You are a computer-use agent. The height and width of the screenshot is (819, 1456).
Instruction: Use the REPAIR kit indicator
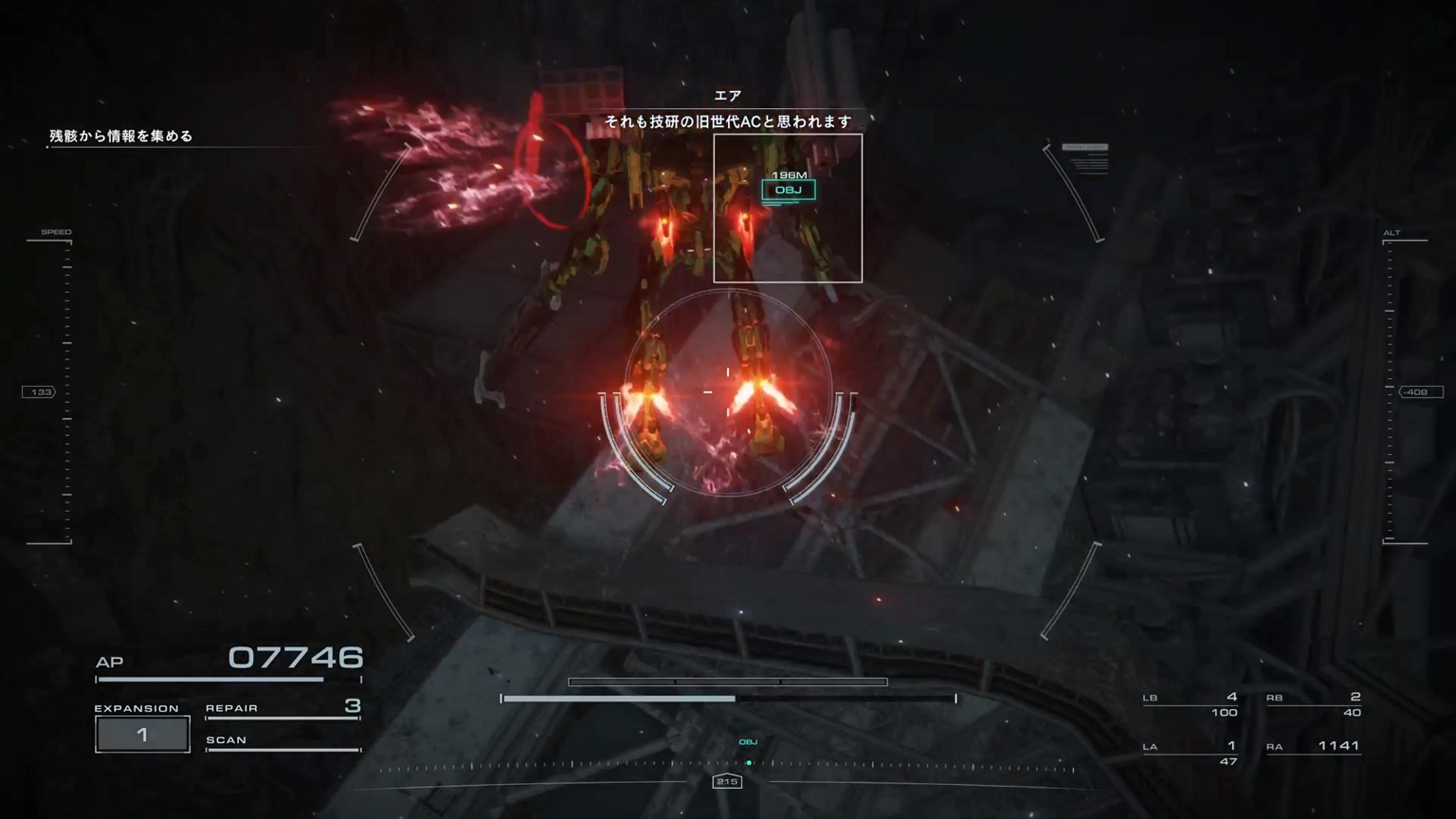(282, 708)
